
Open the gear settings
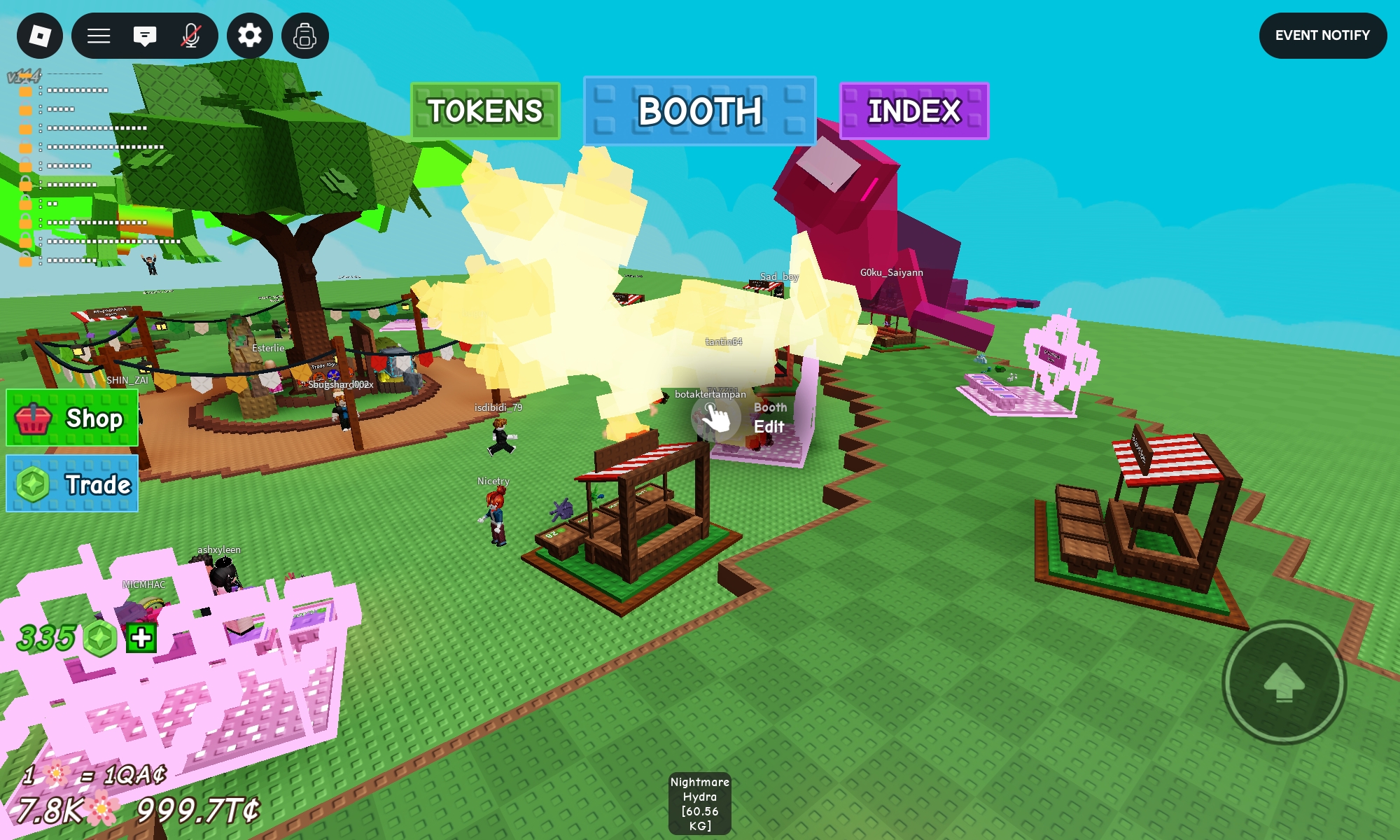250,36
